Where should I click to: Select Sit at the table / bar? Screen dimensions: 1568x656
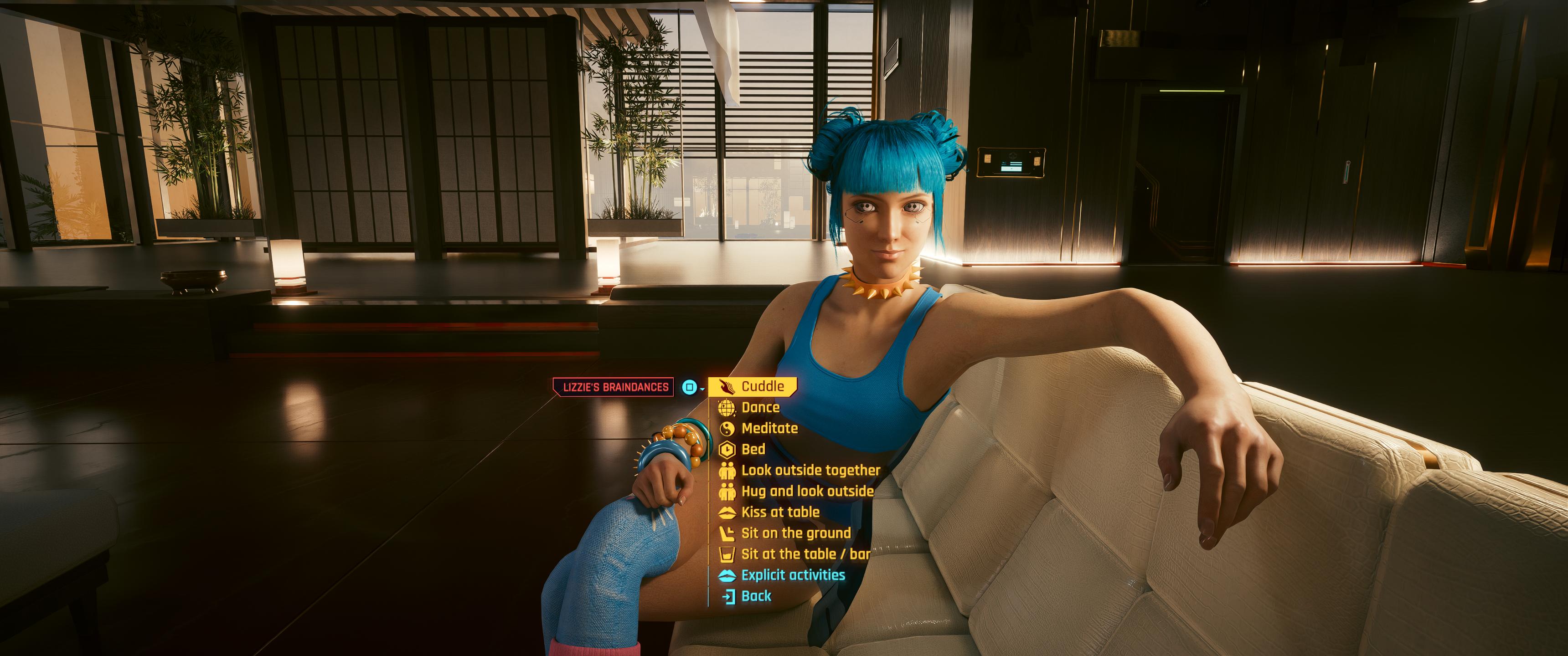[x=805, y=554]
